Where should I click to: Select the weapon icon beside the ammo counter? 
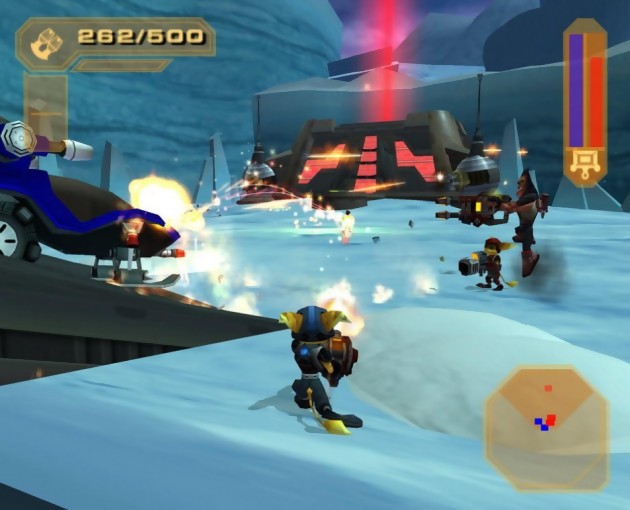point(46,41)
